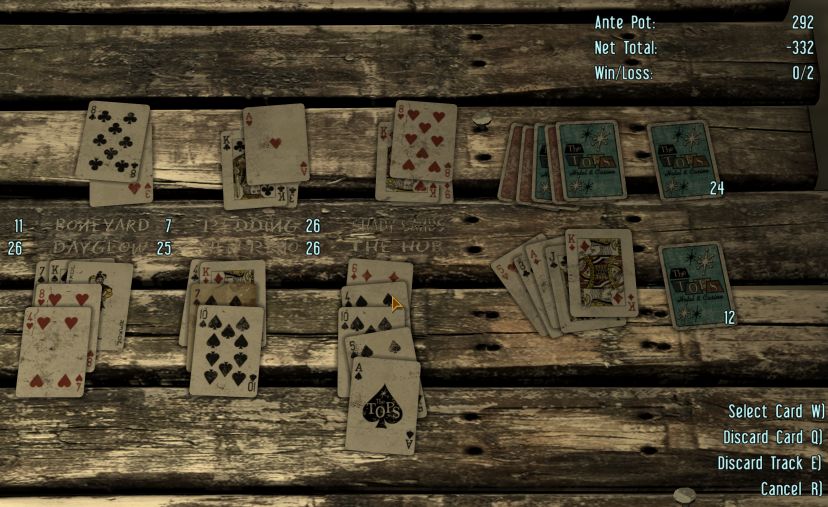
Task: Click the Discard Card option
Action: click(773, 437)
